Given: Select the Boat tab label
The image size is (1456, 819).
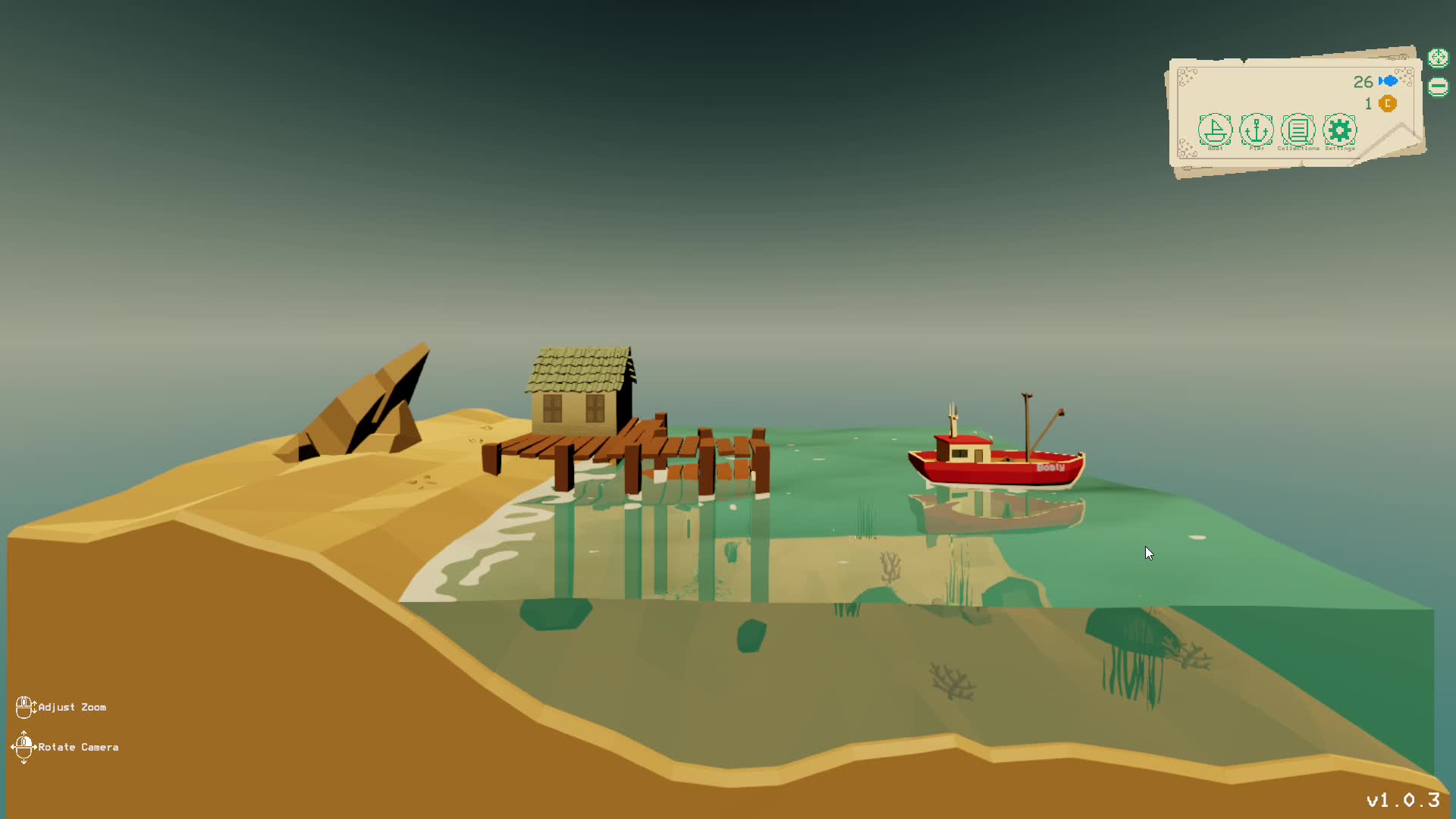Looking at the screenshot, I should [1215, 149].
